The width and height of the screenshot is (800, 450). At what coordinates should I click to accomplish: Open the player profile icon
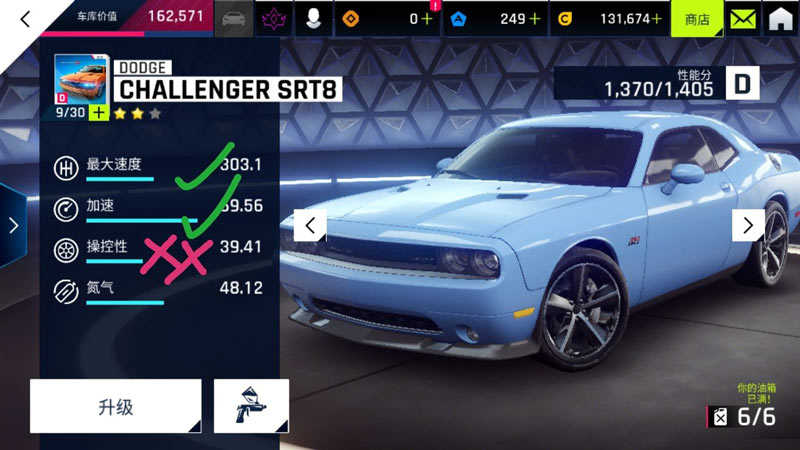point(313,18)
